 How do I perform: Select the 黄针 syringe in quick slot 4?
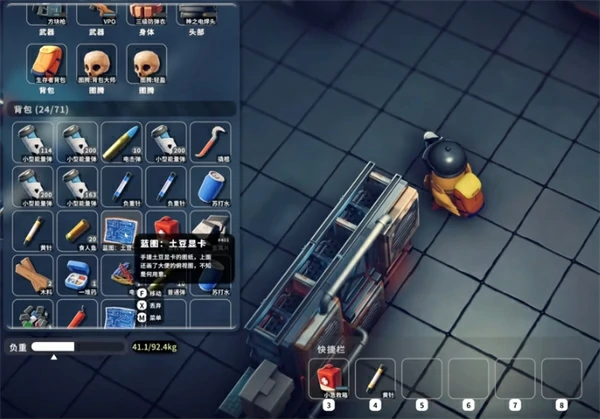click(376, 380)
